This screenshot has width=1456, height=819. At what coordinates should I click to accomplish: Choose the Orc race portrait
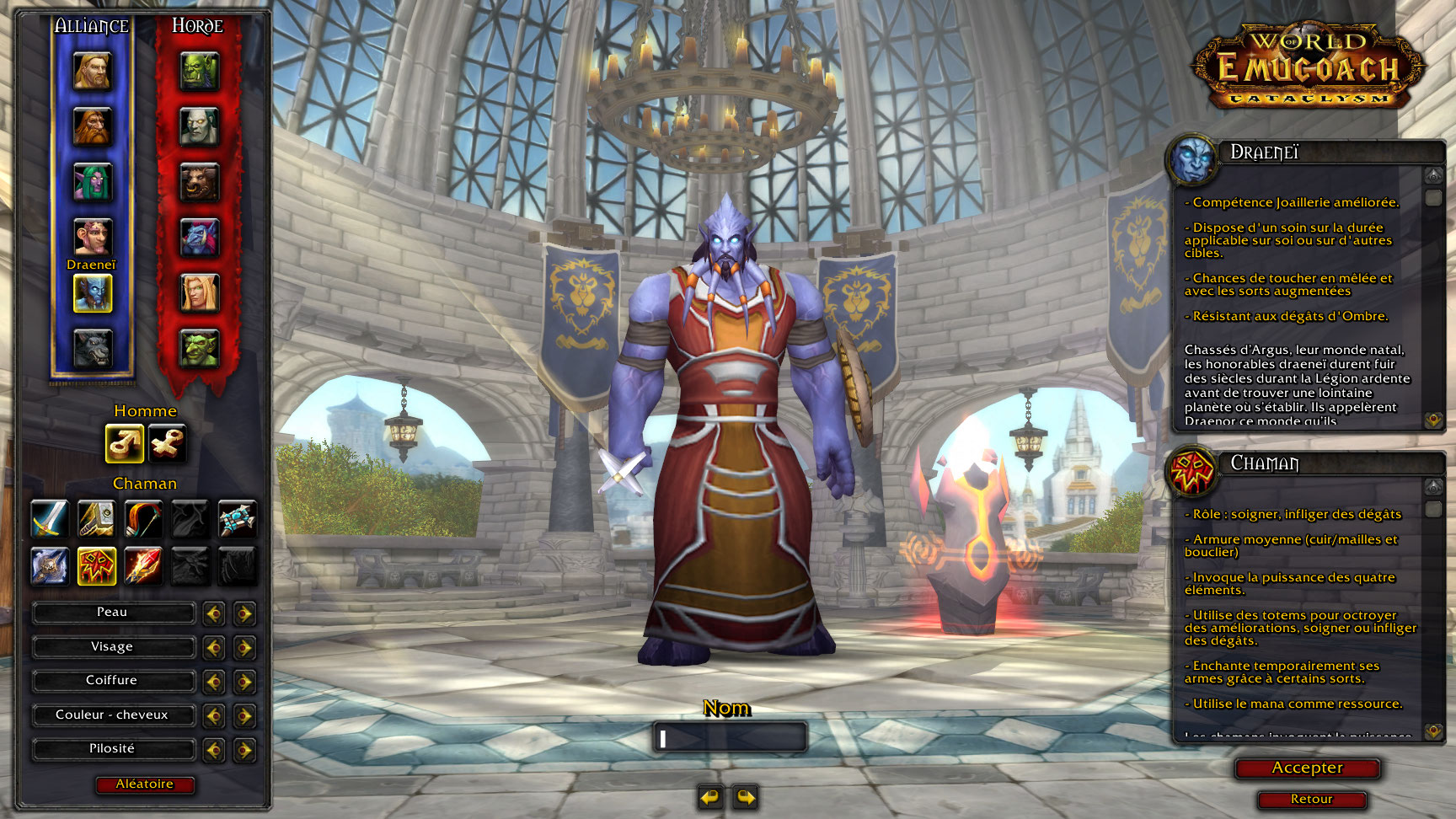199,72
